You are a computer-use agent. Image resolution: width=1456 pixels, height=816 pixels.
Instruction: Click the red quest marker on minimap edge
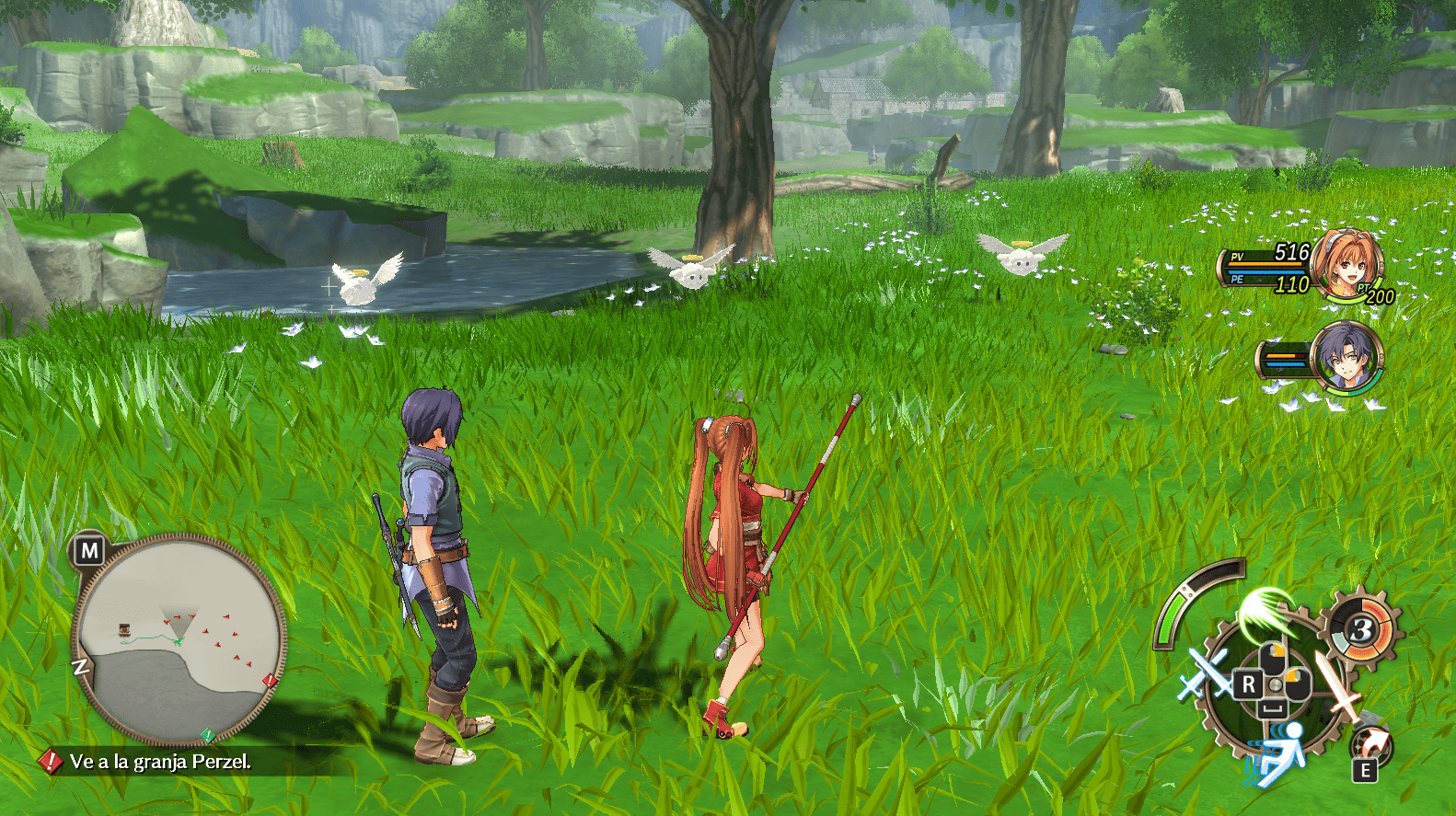(270, 681)
